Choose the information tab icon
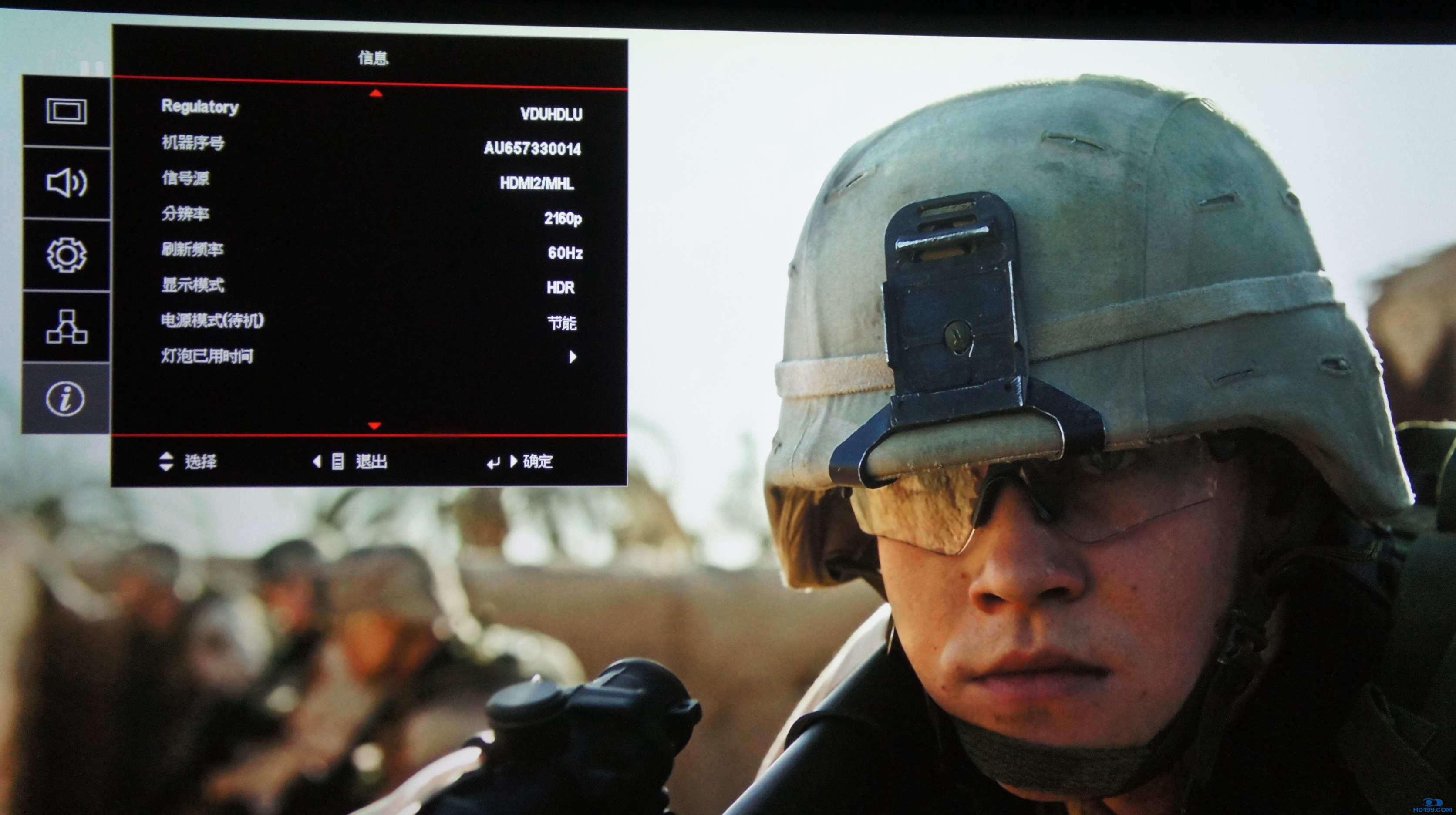The image size is (1456, 815). click(66, 398)
